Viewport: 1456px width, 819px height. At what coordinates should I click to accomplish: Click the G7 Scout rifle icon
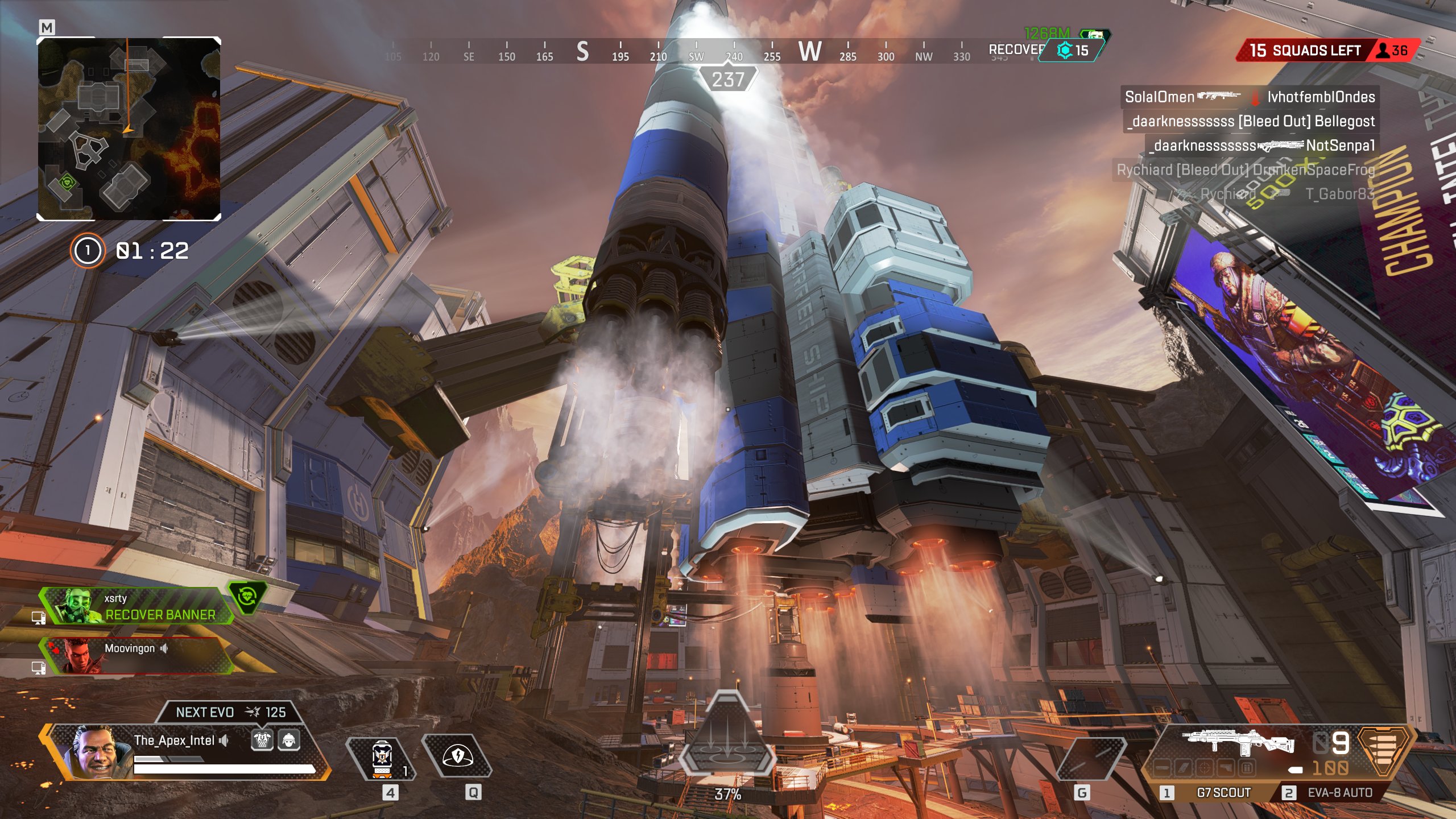[1239, 742]
